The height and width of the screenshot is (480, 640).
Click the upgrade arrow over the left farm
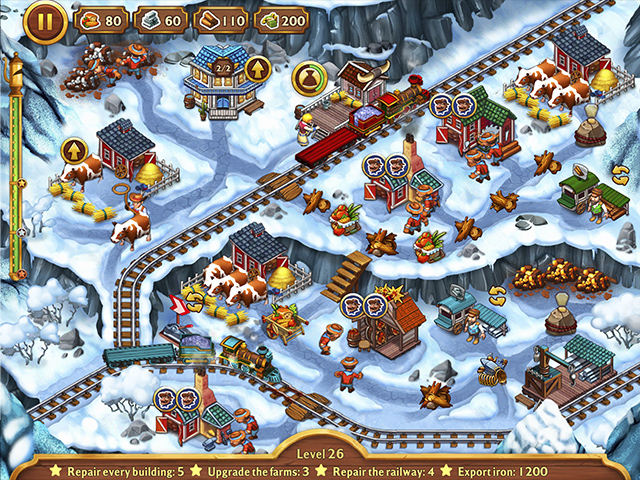tap(74, 151)
